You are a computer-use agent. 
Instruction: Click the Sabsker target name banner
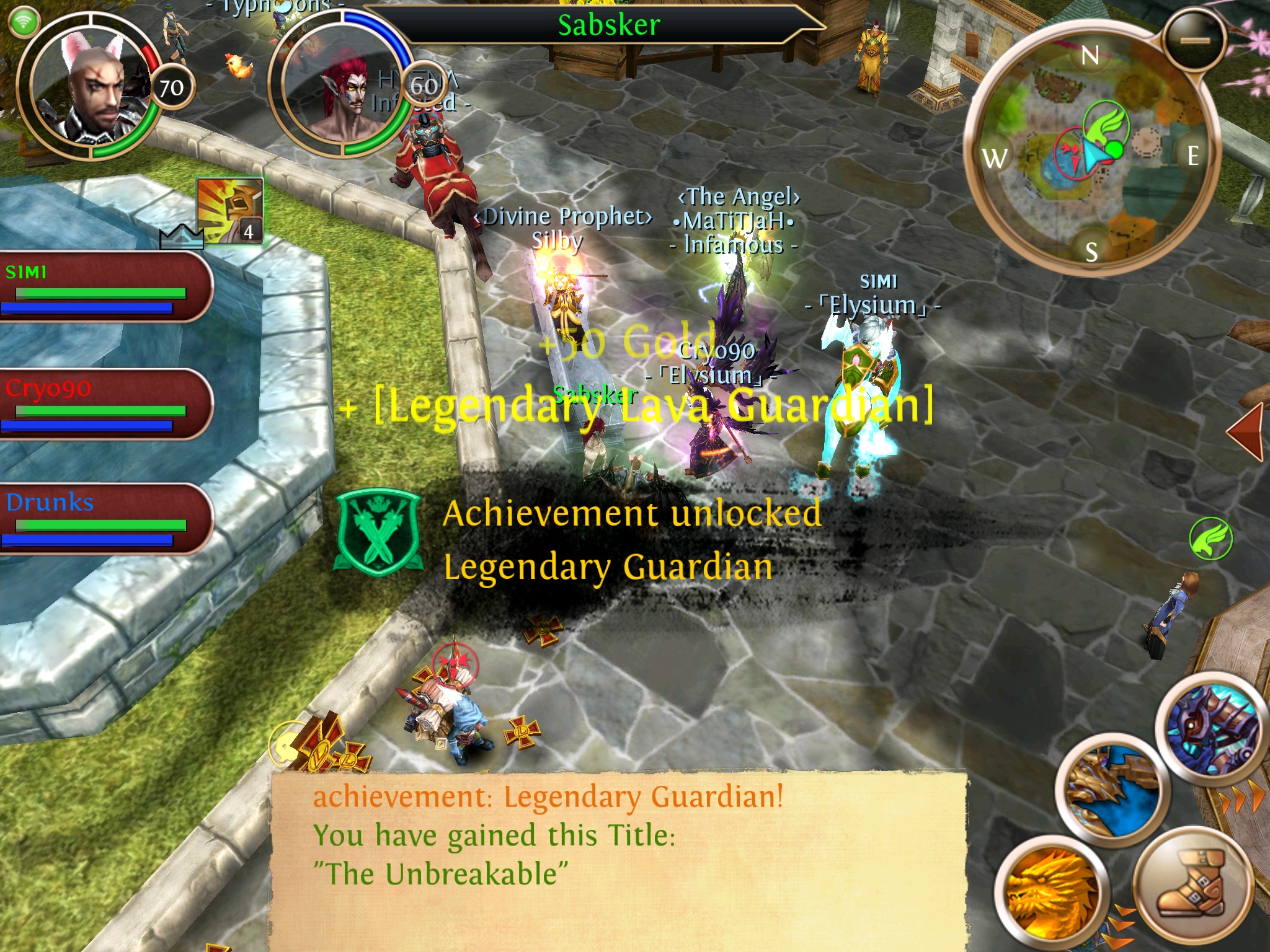pos(608,25)
